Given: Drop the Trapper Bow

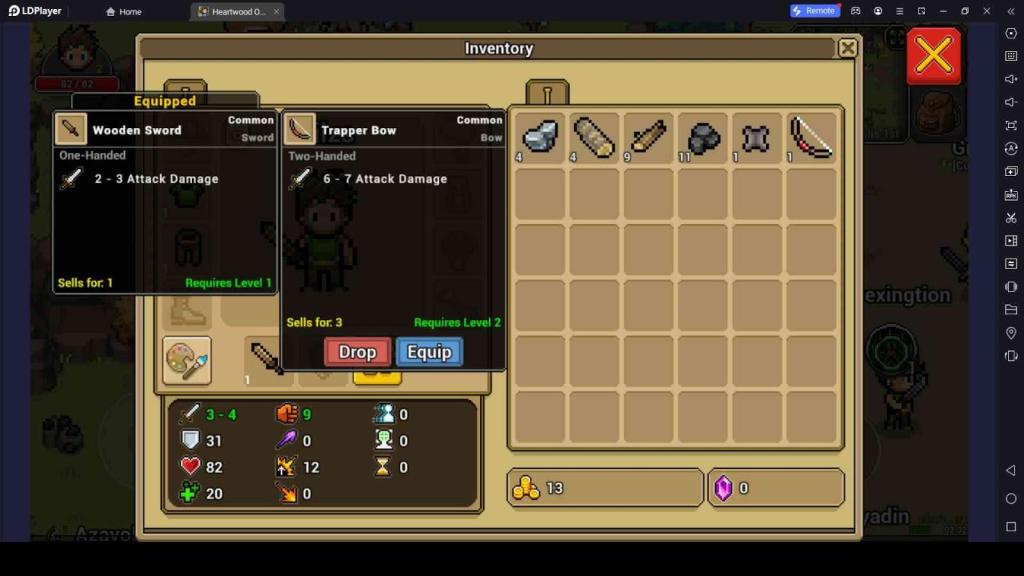Looking at the screenshot, I should coord(357,352).
